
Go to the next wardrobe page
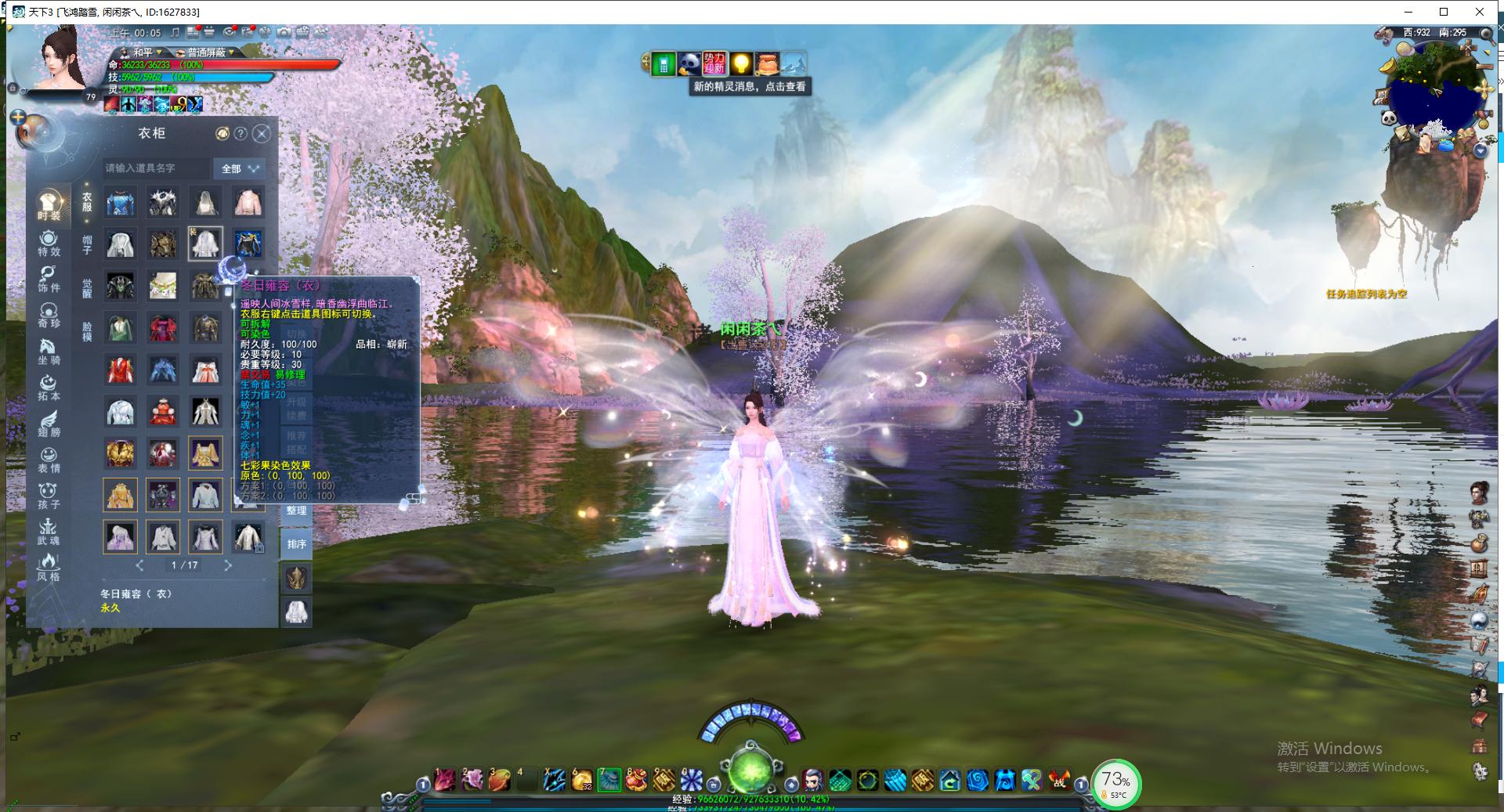tap(228, 565)
